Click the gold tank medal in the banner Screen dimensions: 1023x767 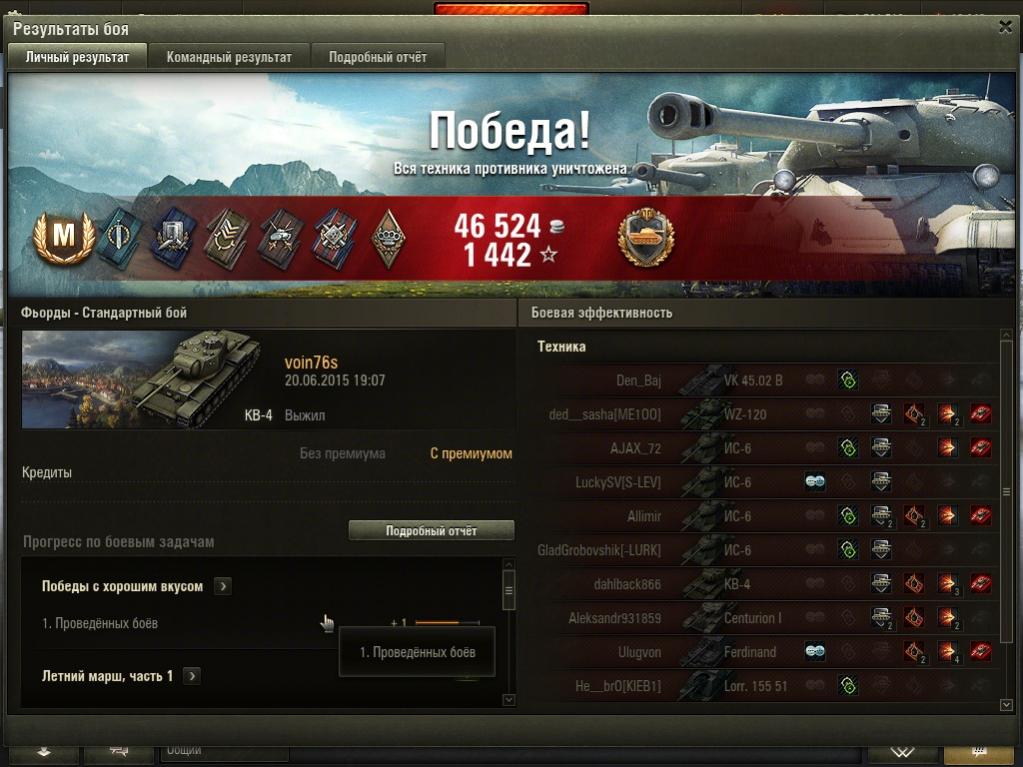tap(645, 239)
